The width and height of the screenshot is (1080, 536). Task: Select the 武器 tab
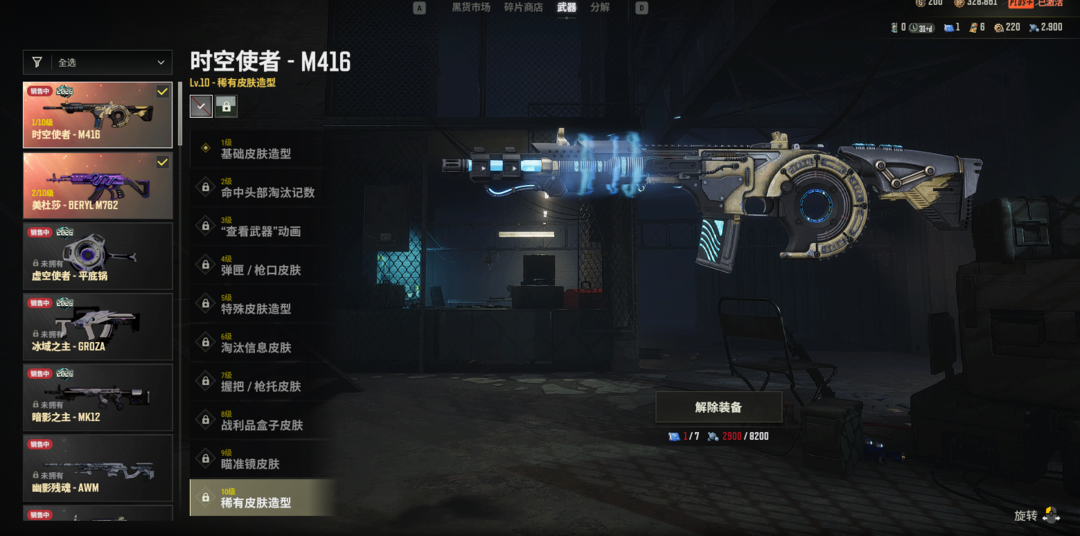click(x=567, y=8)
